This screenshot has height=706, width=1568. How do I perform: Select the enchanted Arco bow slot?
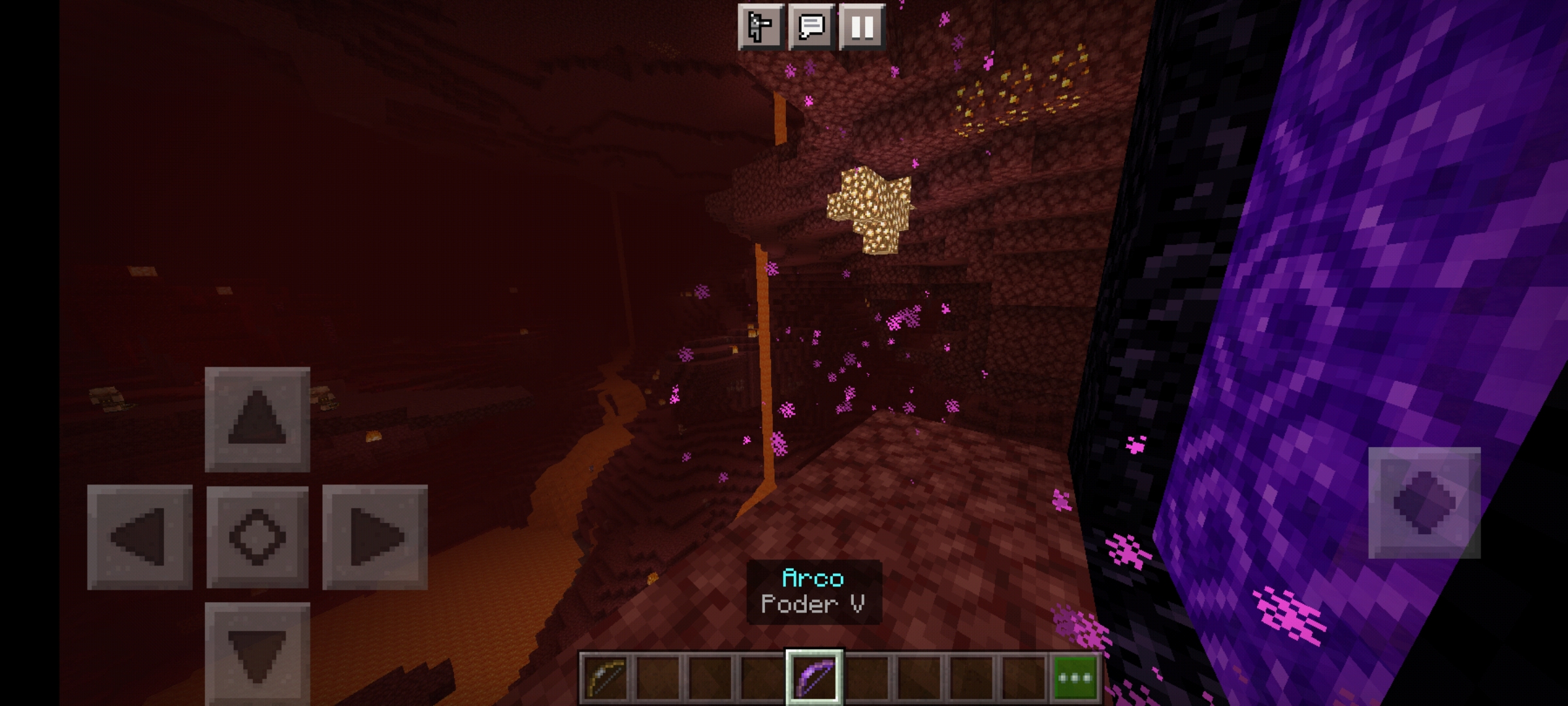814,677
